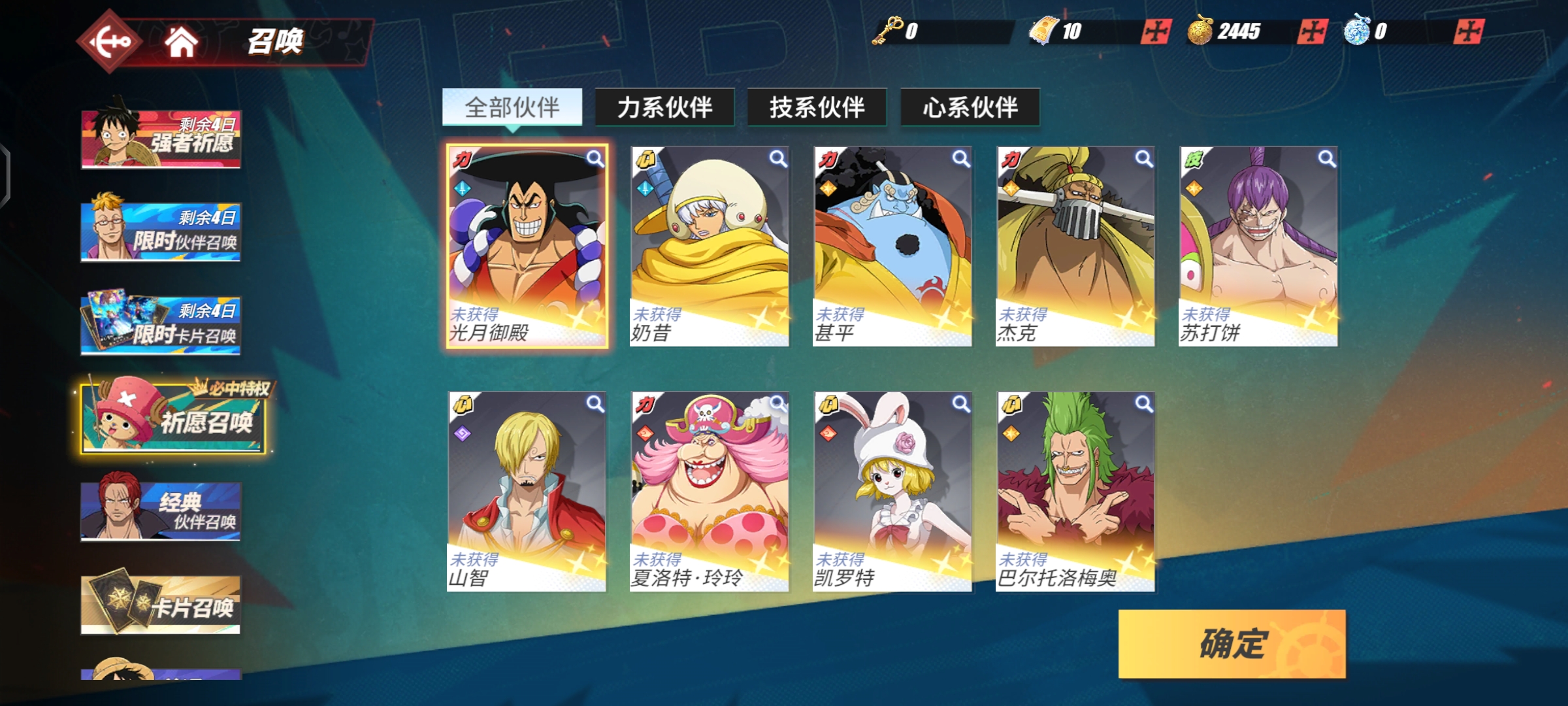Open the 强者祈愿 summon banner

point(161,139)
